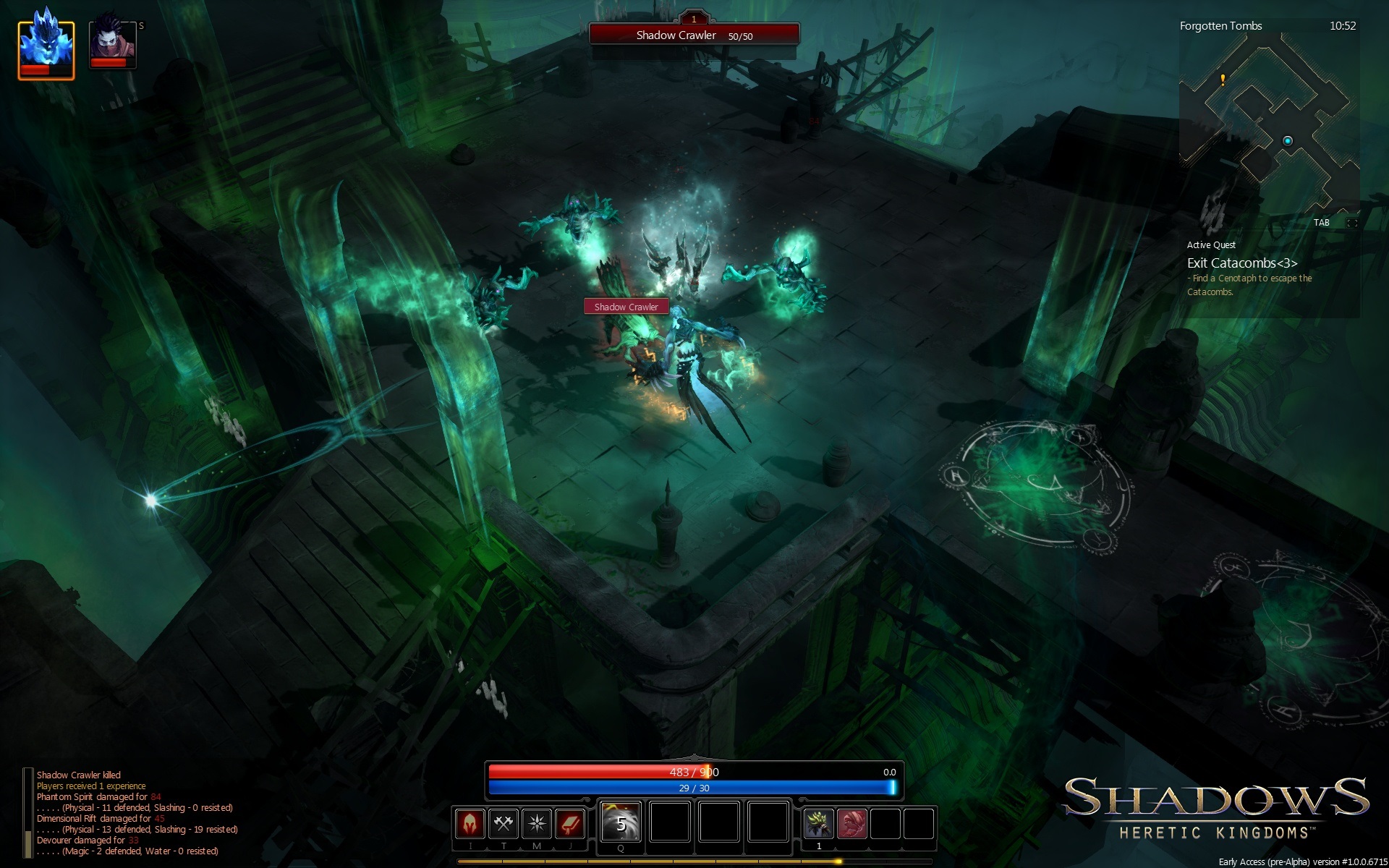Select the red creature item slot
This screenshot has height=868, width=1389.
pyautogui.click(x=851, y=823)
